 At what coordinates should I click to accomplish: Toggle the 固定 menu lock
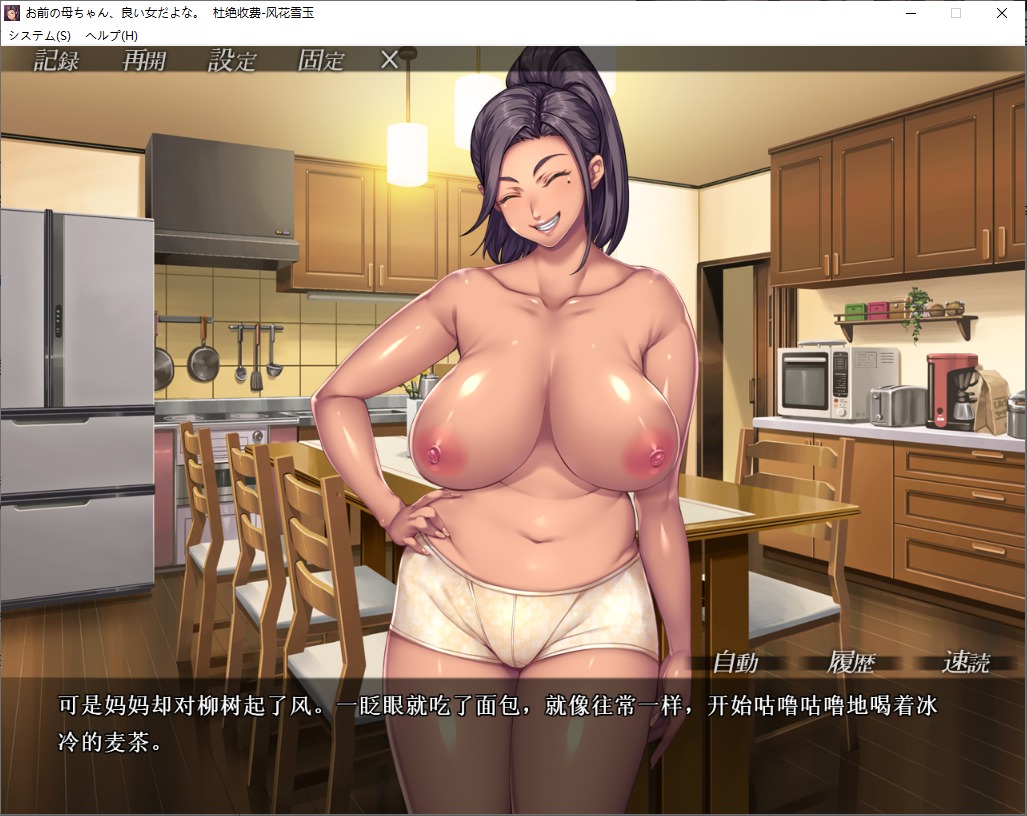[x=321, y=60]
